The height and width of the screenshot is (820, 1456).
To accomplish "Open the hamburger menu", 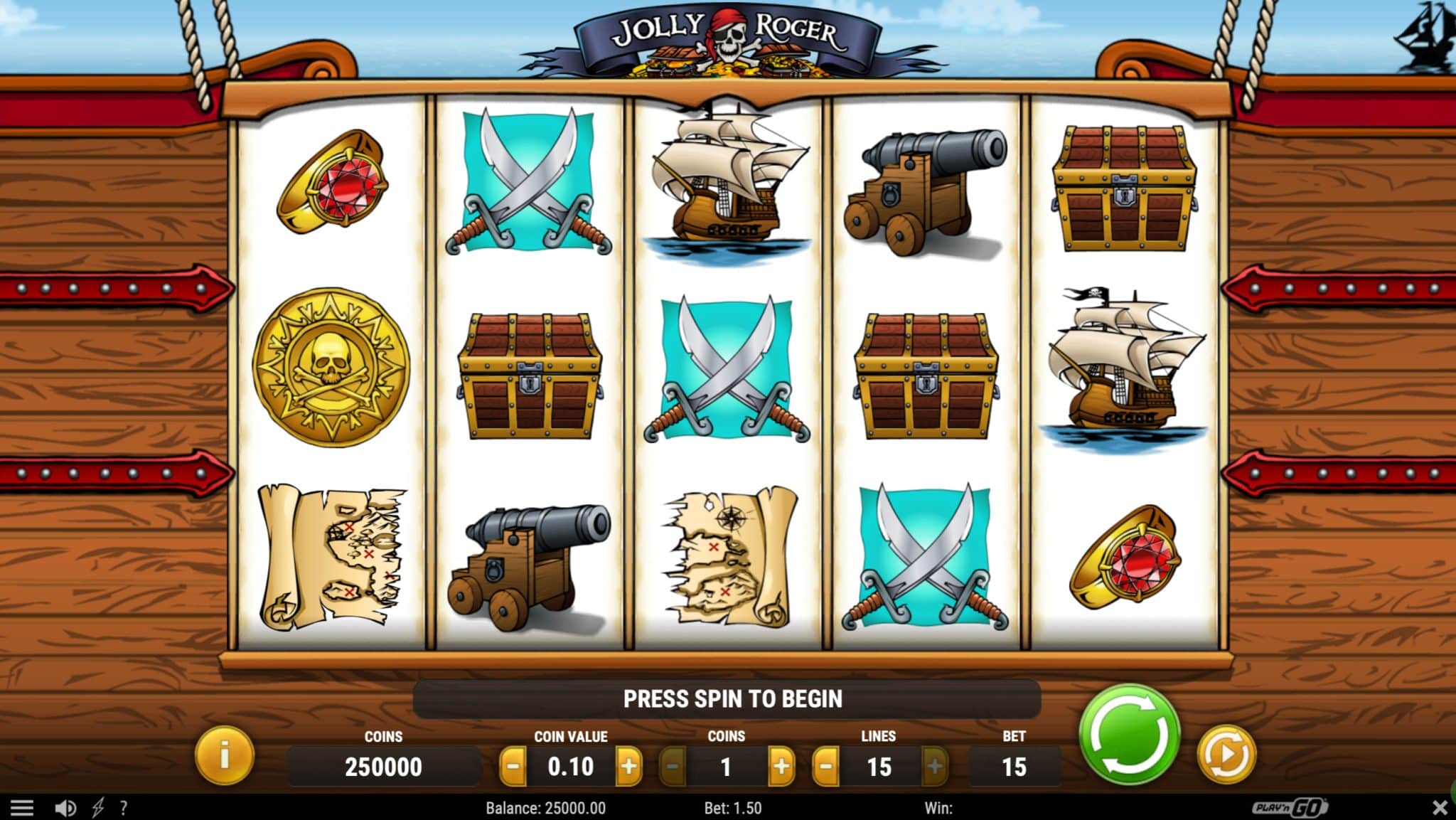I will [22, 808].
